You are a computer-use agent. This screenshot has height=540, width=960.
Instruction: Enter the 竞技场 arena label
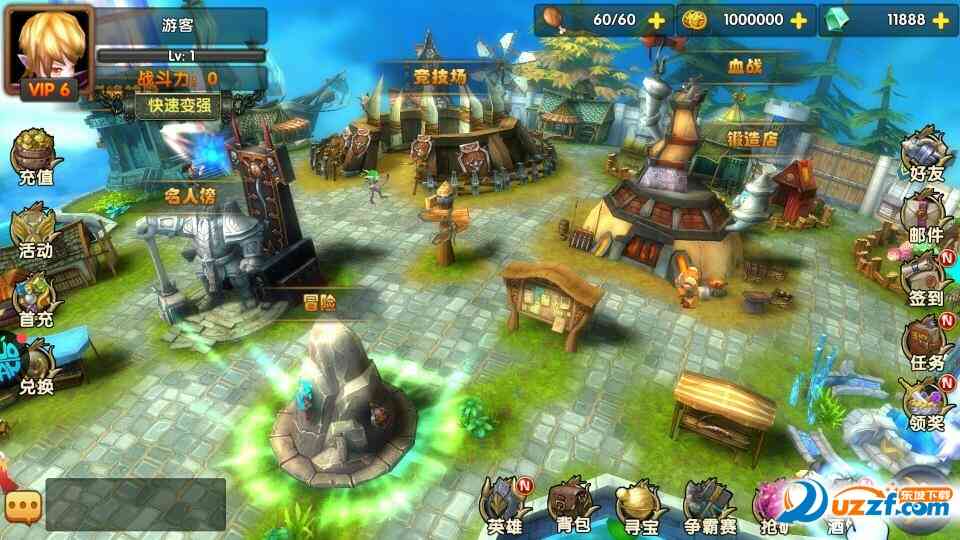[x=441, y=75]
